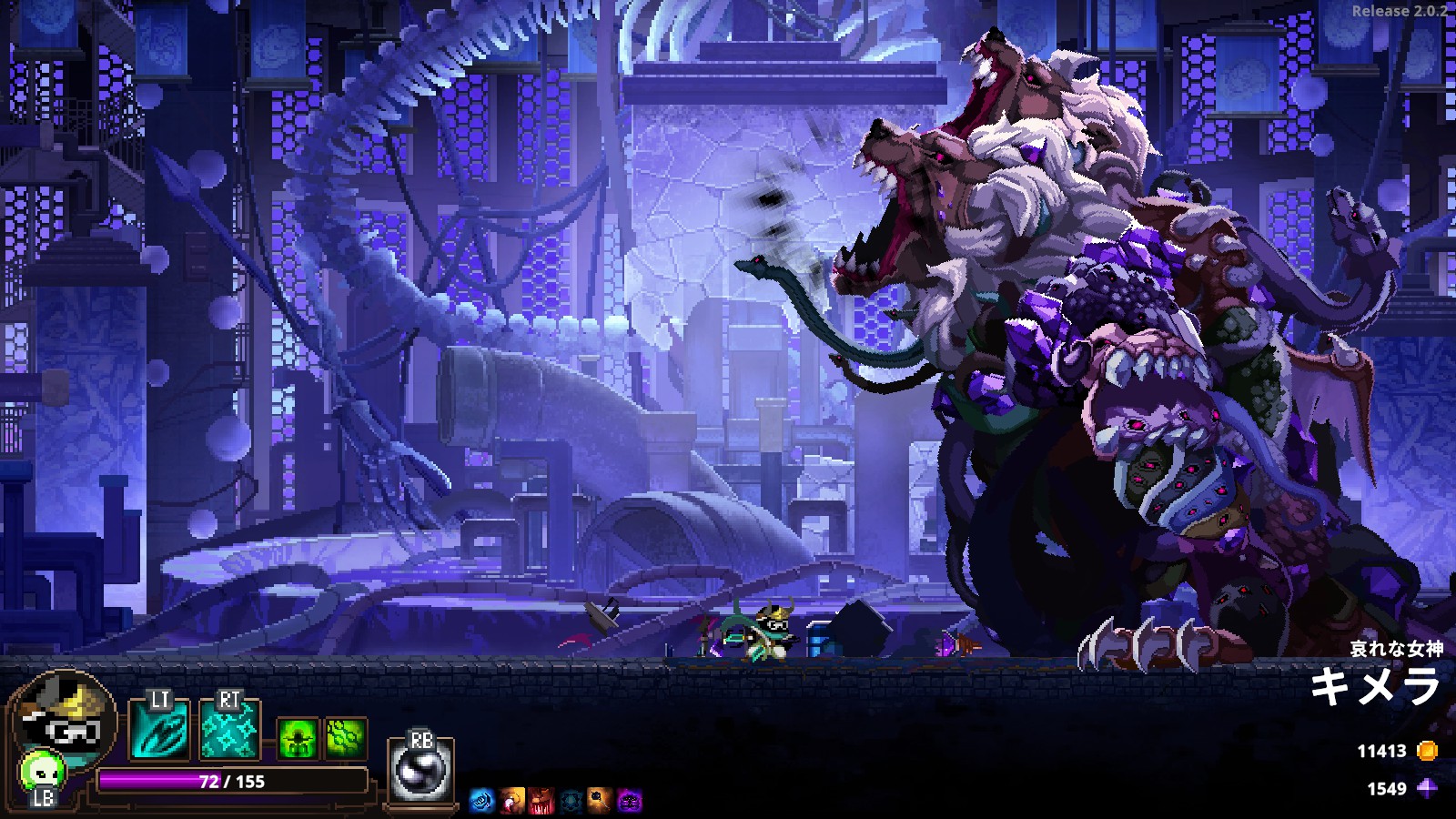
Task: Inspect the orange whip inscription icon
Action: coord(511,801)
